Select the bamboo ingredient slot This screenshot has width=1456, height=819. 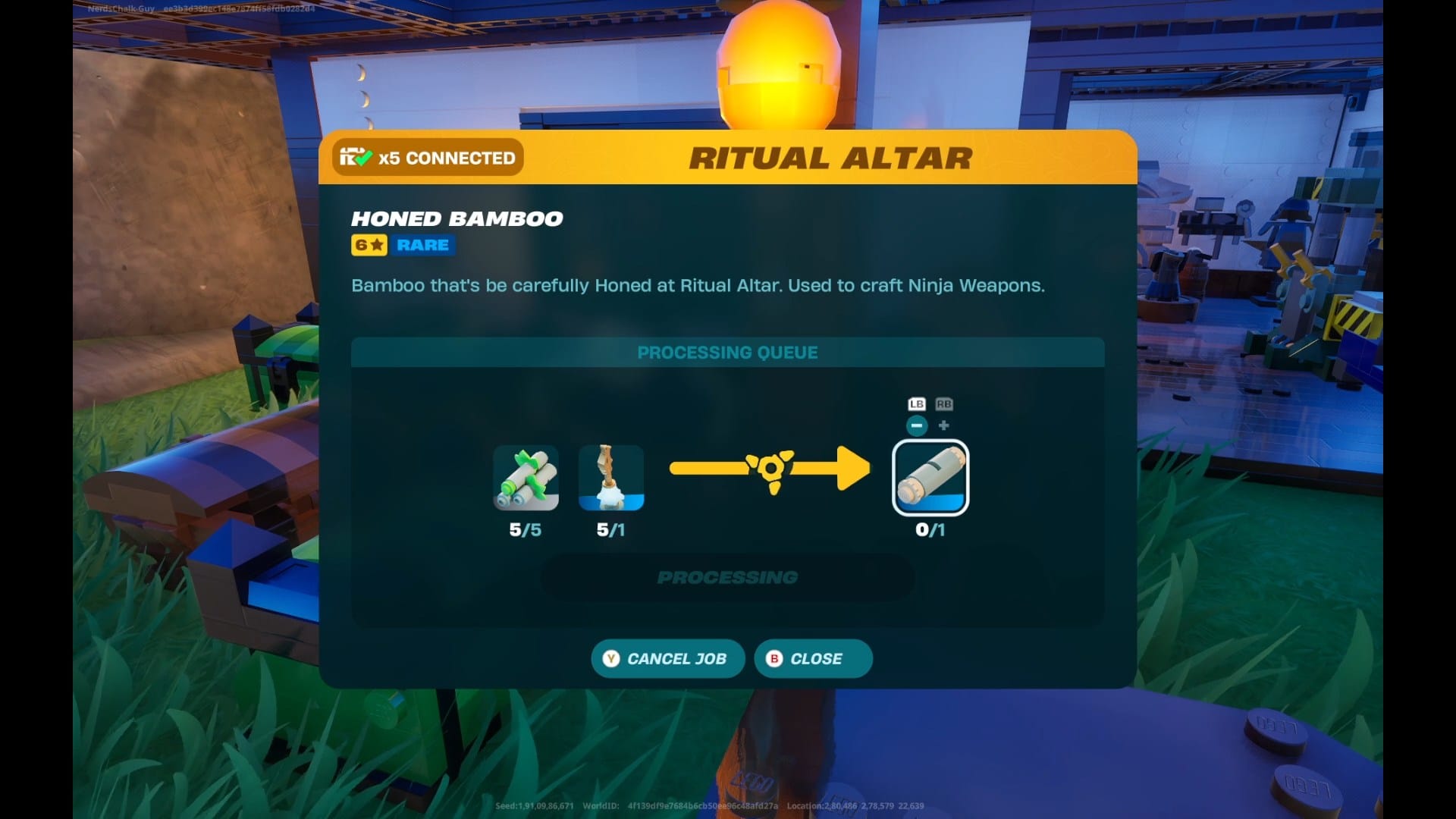pyautogui.click(x=526, y=478)
